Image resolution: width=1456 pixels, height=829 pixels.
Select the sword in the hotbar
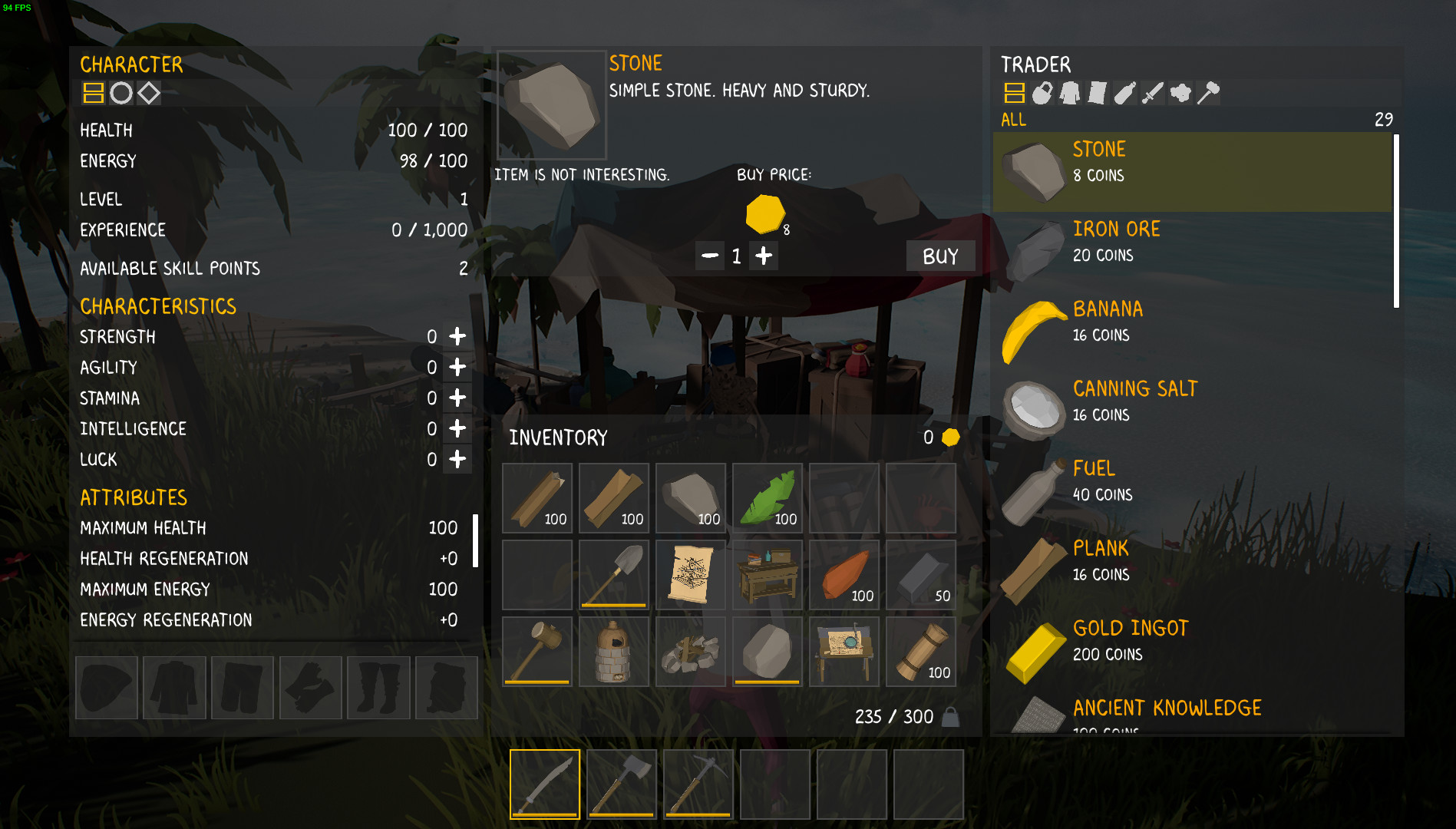(x=545, y=784)
